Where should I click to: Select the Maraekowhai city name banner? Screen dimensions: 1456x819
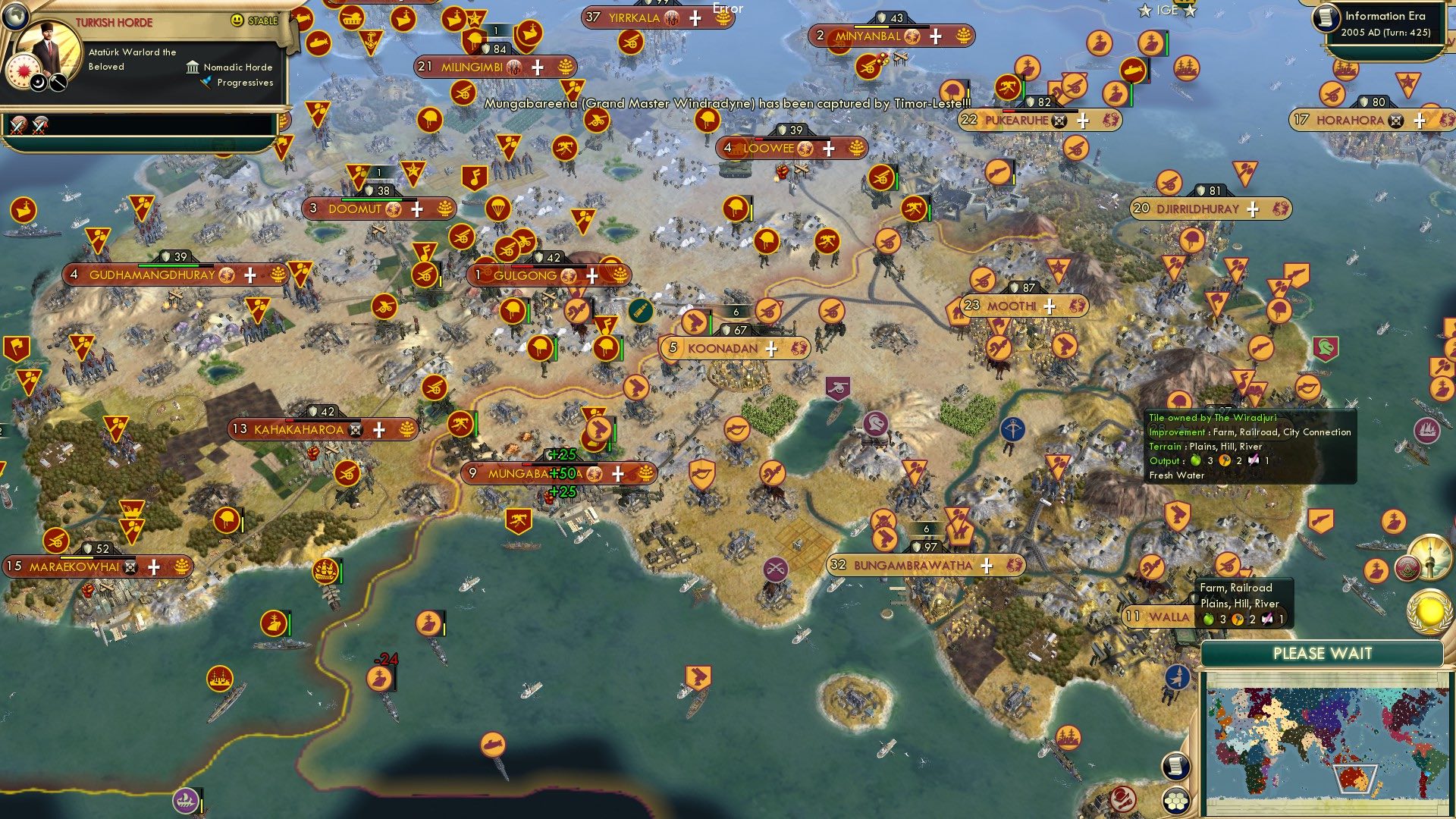click(x=76, y=566)
